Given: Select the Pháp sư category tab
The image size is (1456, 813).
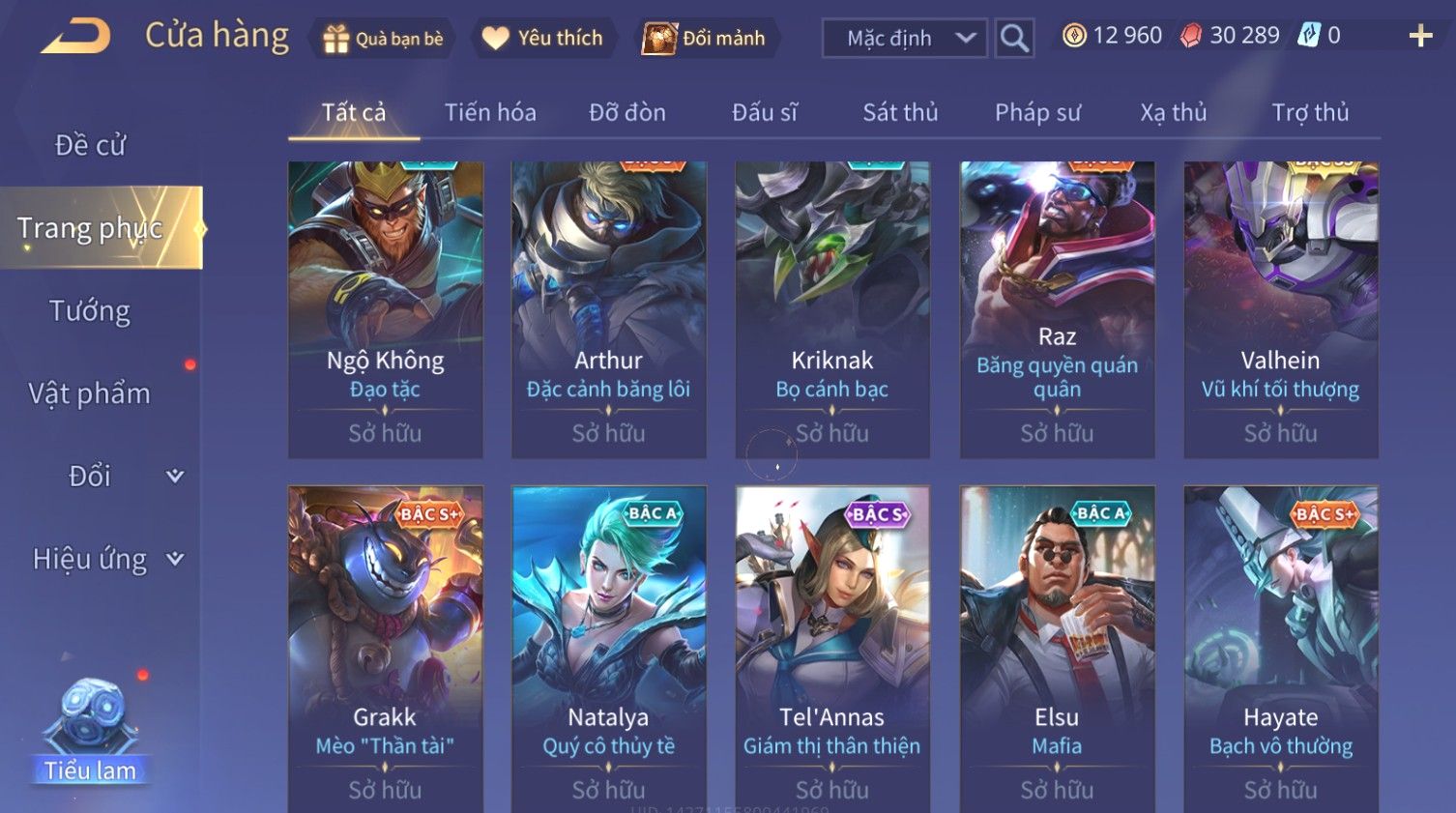Looking at the screenshot, I should point(1037,113).
